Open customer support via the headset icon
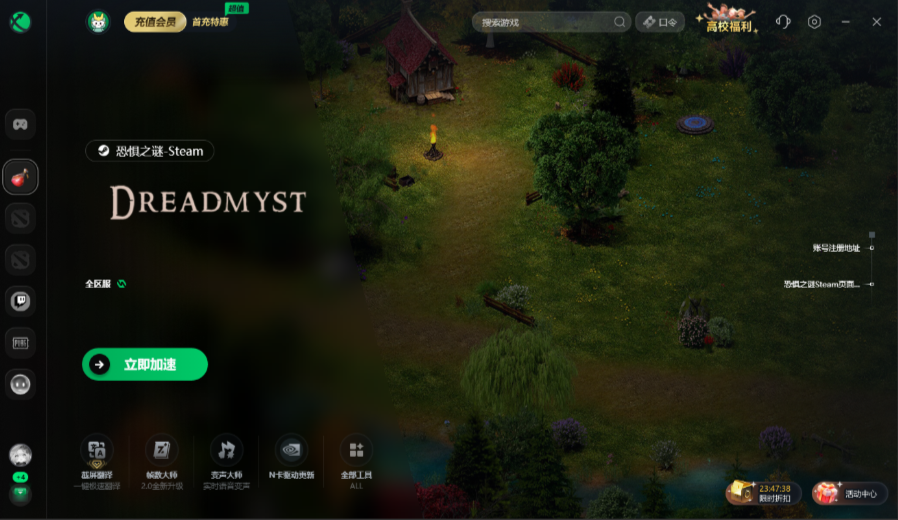This screenshot has width=898, height=520. (783, 21)
